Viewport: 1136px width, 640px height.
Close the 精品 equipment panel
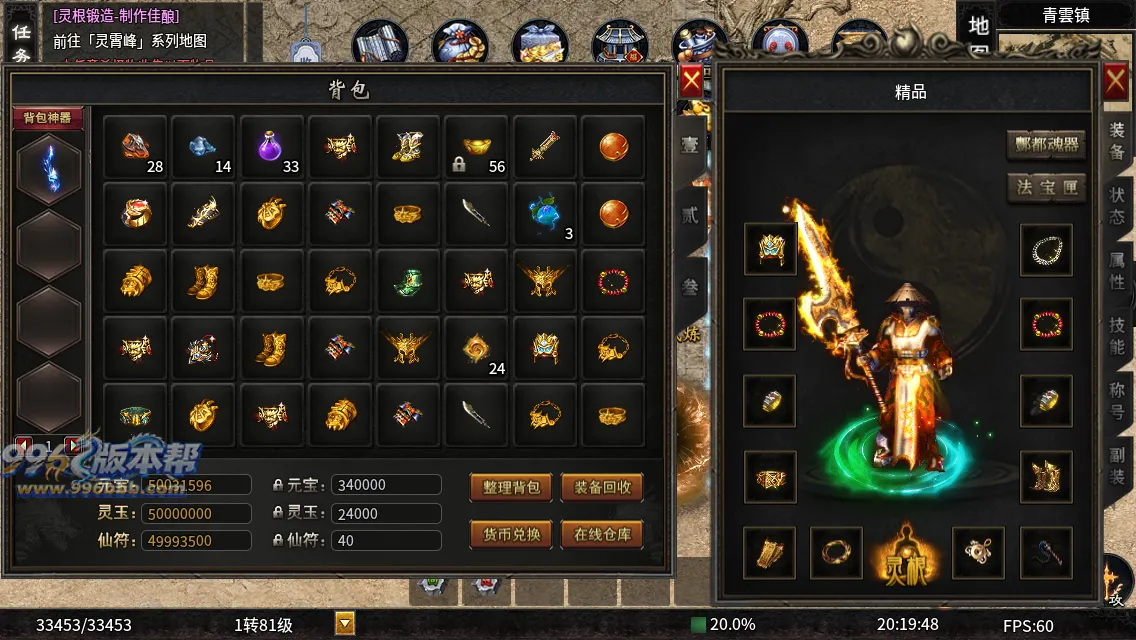(1116, 82)
